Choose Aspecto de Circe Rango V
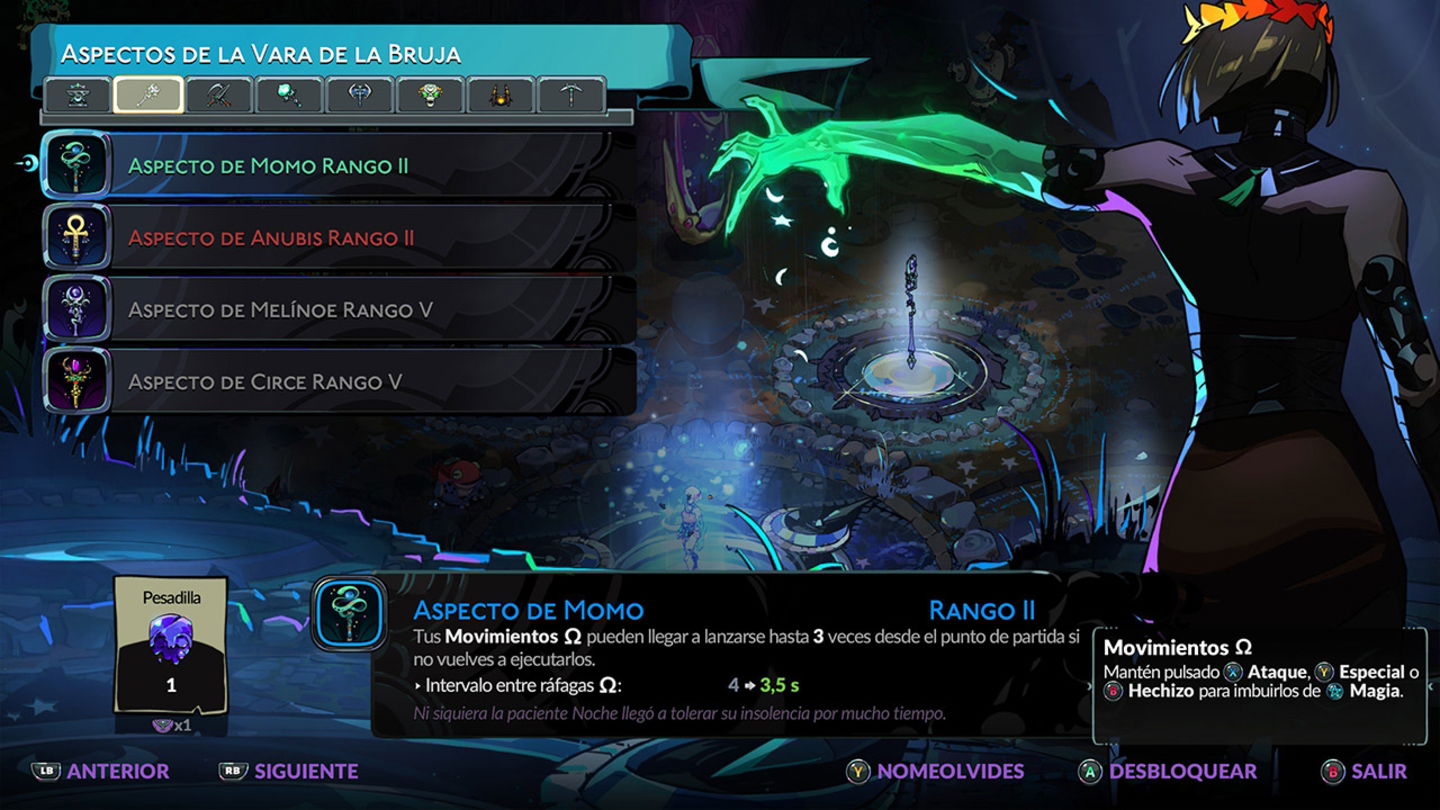The height and width of the screenshot is (810, 1440). pos(330,381)
